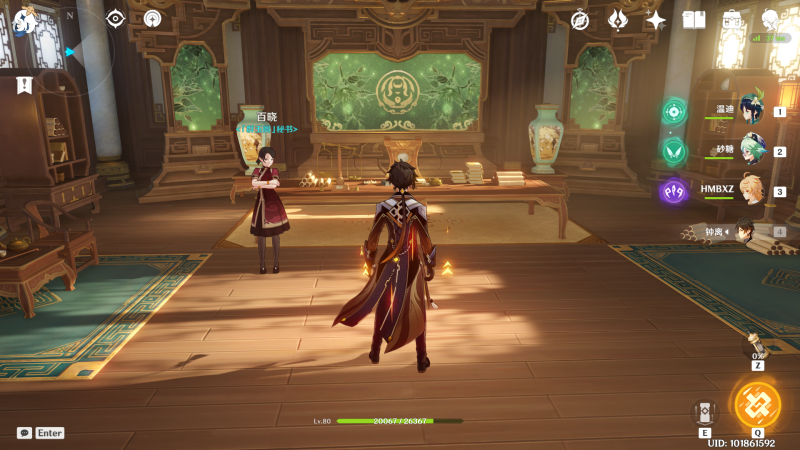Open the compass events icon
Image resolution: width=800 pixels, height=450 pixels.
580,20
